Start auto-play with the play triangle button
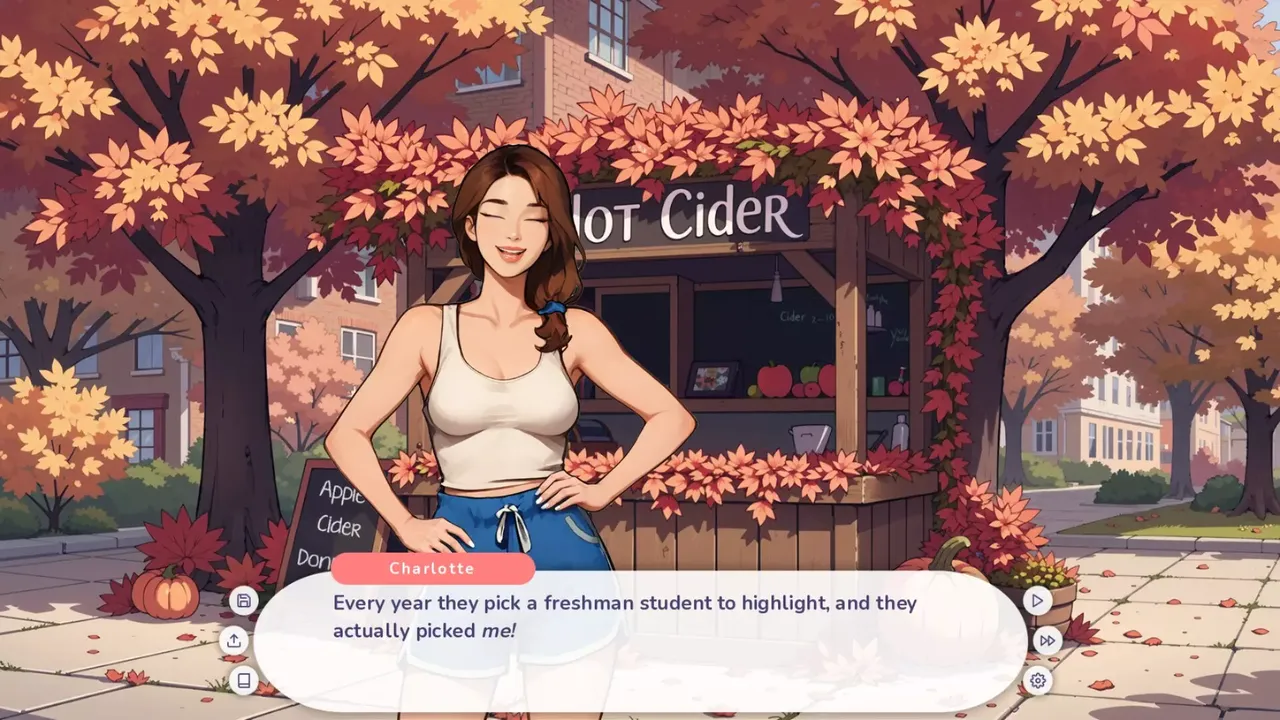This screenshot has height=720, width=1280. coord(1037,601)
